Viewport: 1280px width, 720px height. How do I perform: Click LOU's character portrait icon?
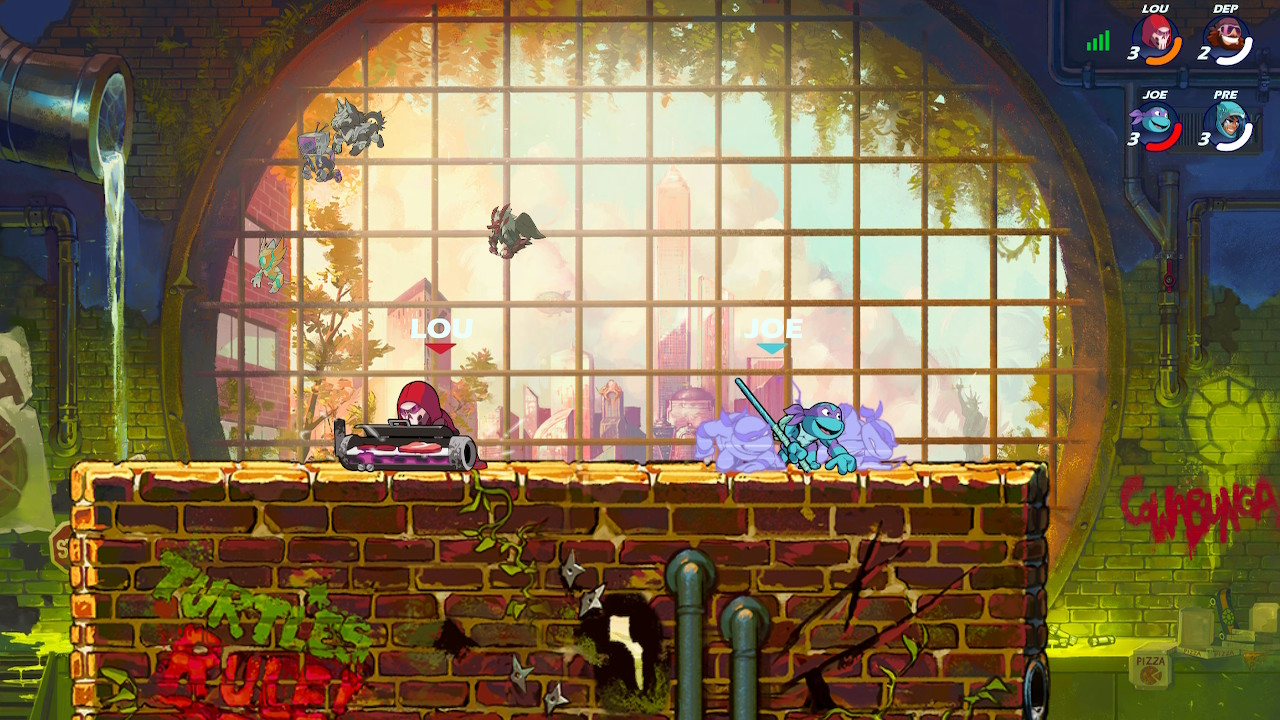pyautogui.click(x=1158, y=40)
